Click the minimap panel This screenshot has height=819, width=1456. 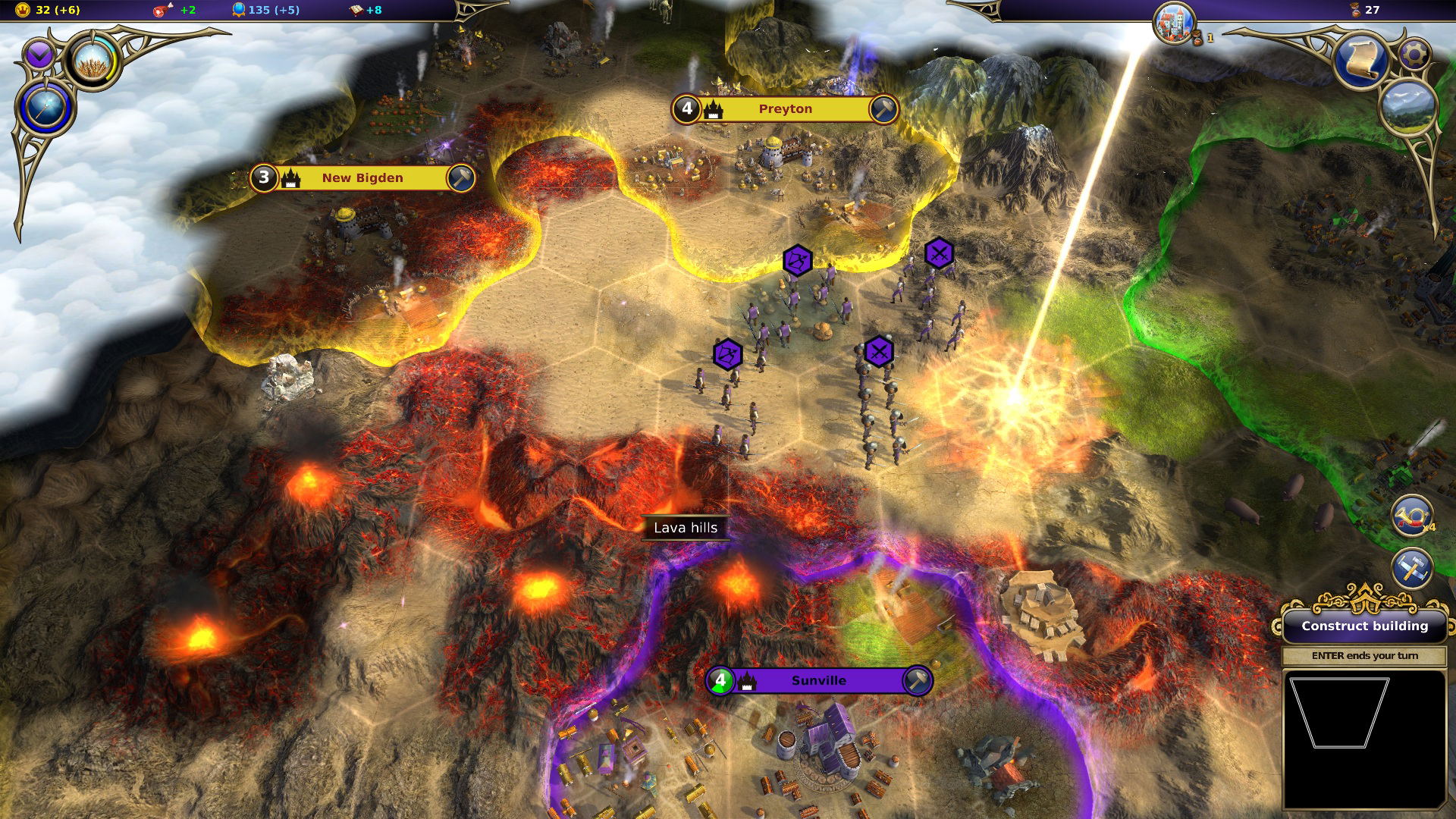click(x=1363, y=739)
